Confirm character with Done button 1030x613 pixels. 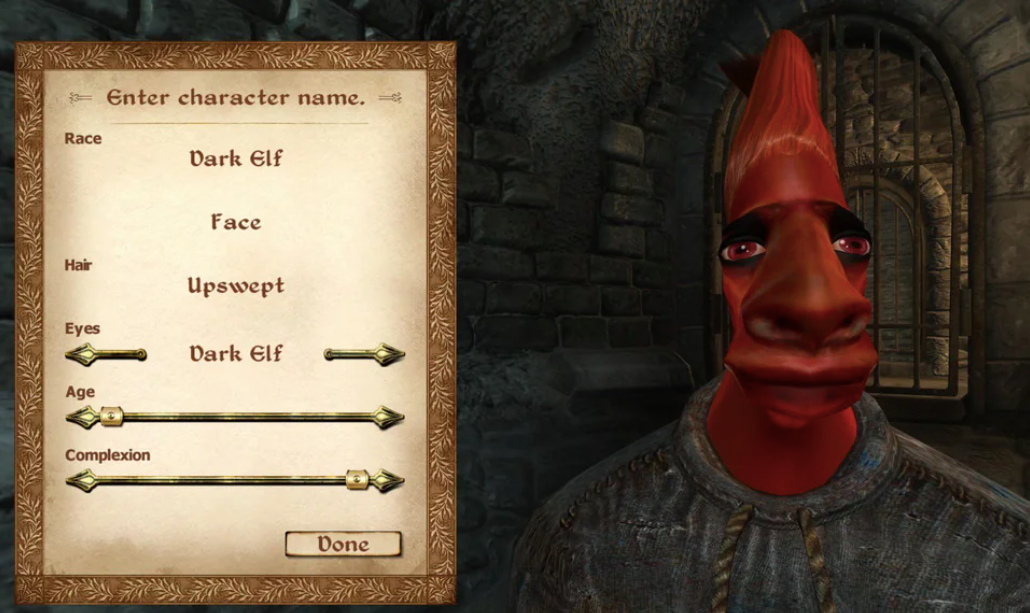coord(343,544)
